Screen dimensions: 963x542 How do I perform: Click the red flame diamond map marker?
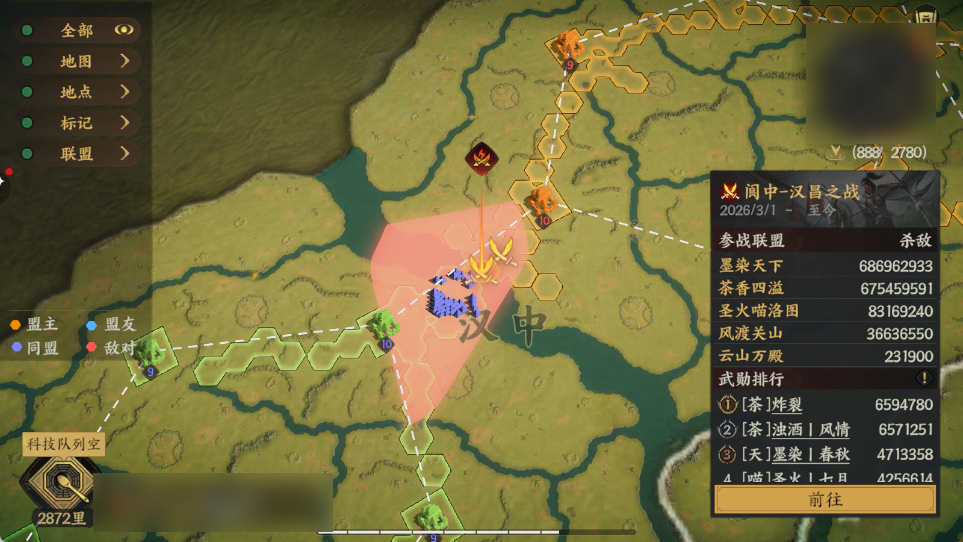(x=482, y=157)
